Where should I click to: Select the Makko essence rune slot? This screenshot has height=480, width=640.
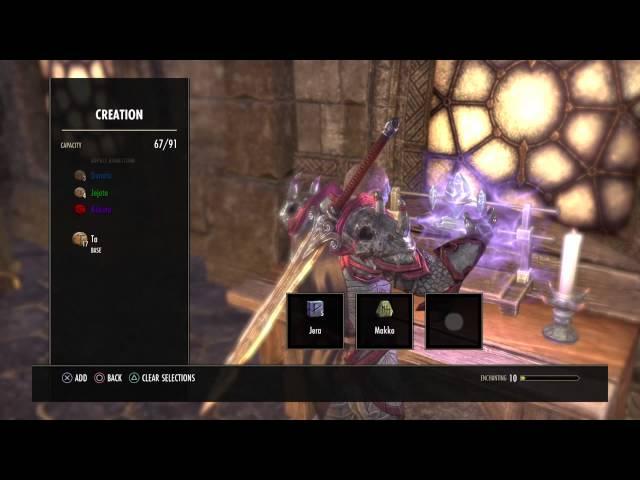[384, 320]
